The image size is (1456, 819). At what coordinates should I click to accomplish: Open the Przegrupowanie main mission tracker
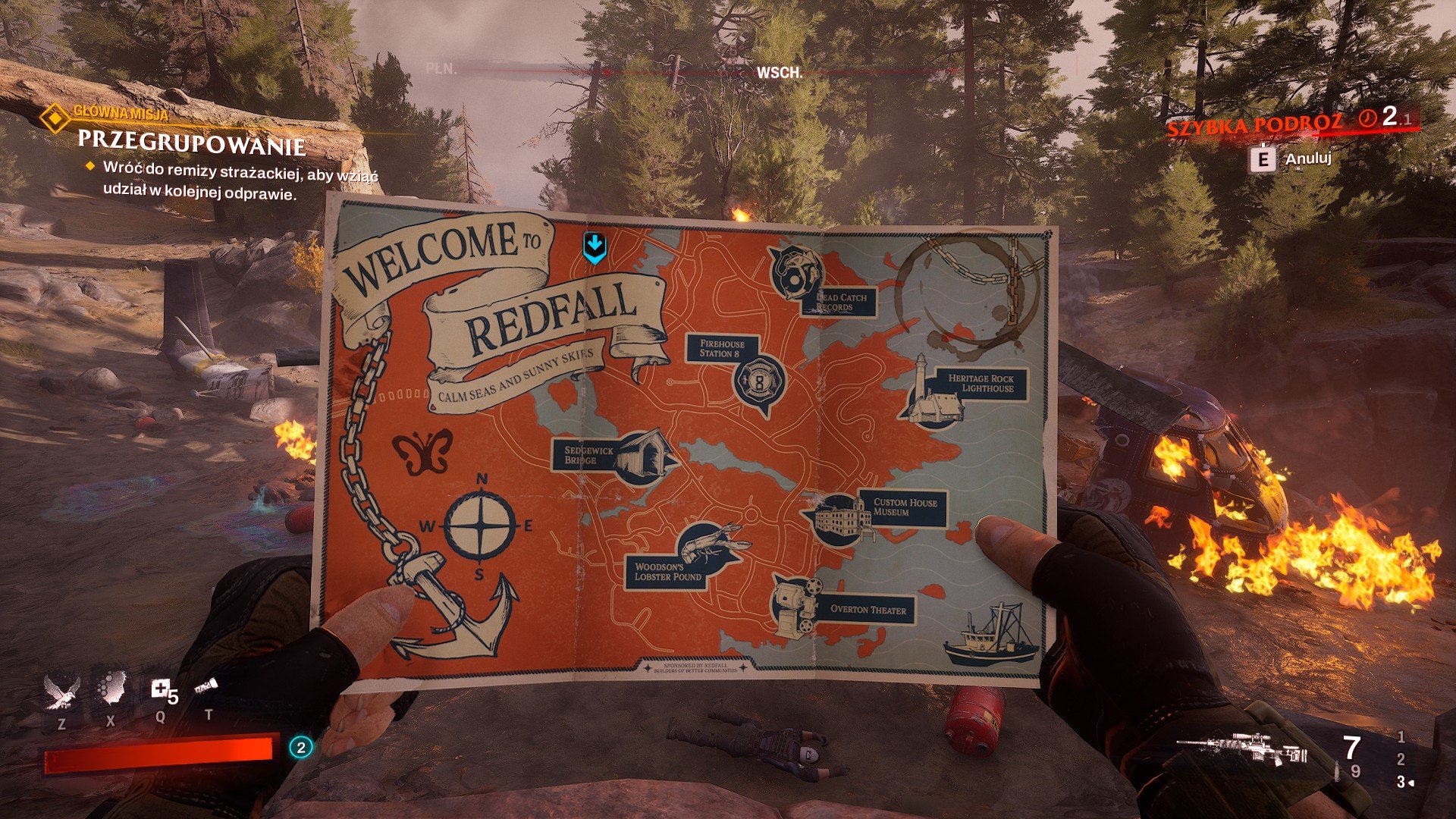(x=191, y=143)
